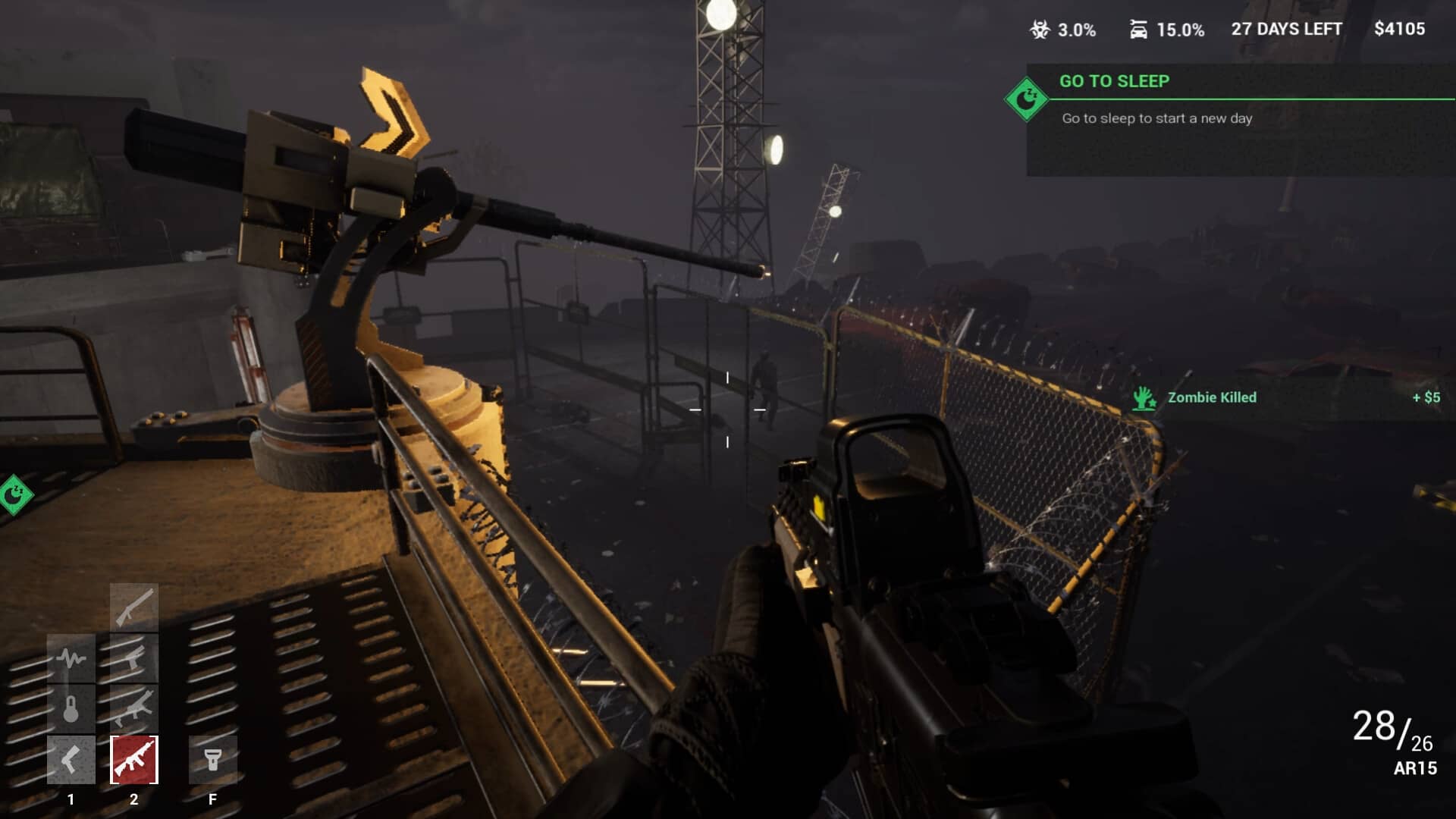Switch to the submachine gun slot
Image resolution: width=1456 pixels, height=819 pixels.
tap(134, 708)
